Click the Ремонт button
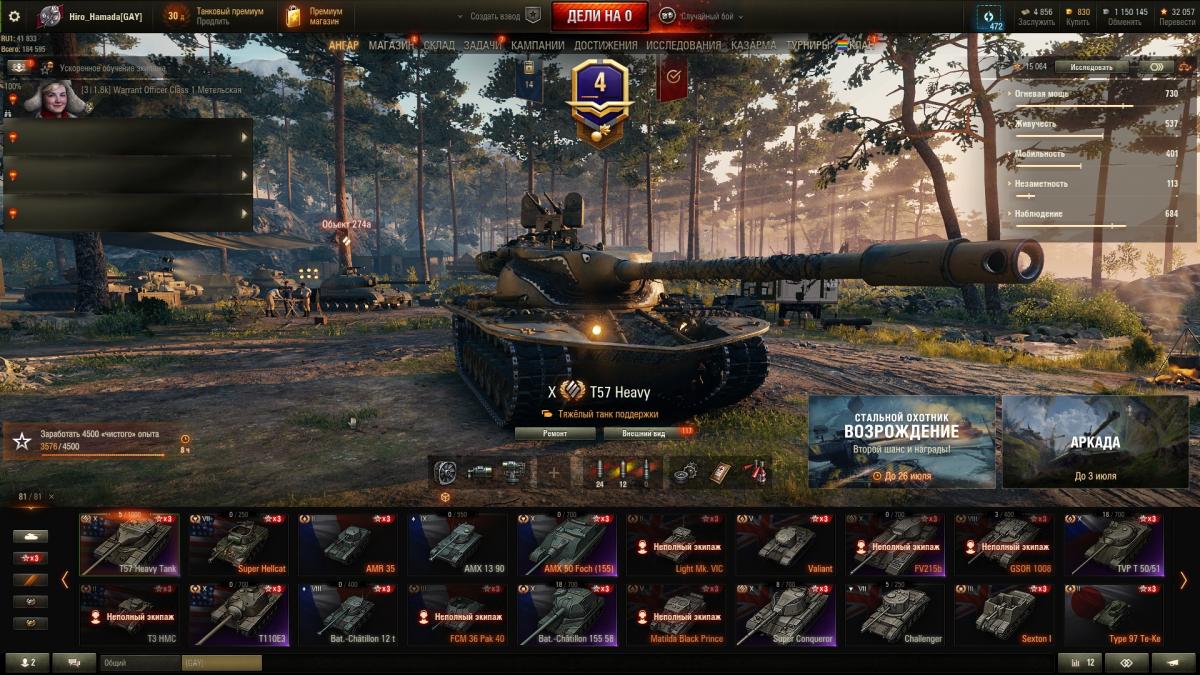 pos(555,434)
